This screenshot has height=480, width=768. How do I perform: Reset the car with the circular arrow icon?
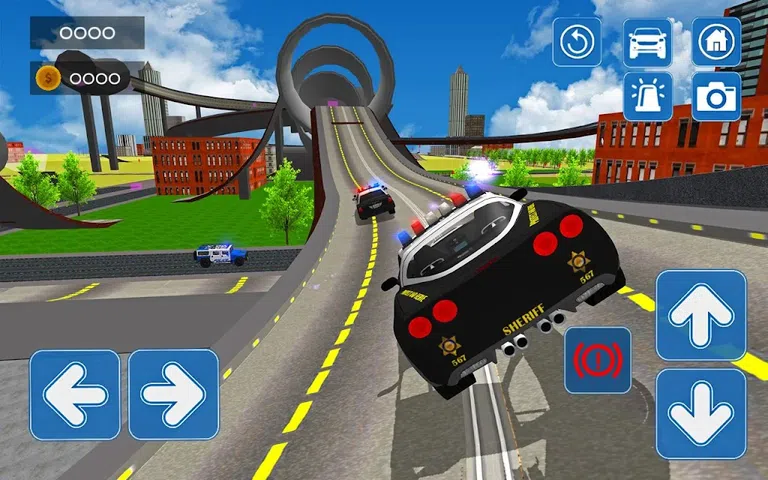click(577, 43)
